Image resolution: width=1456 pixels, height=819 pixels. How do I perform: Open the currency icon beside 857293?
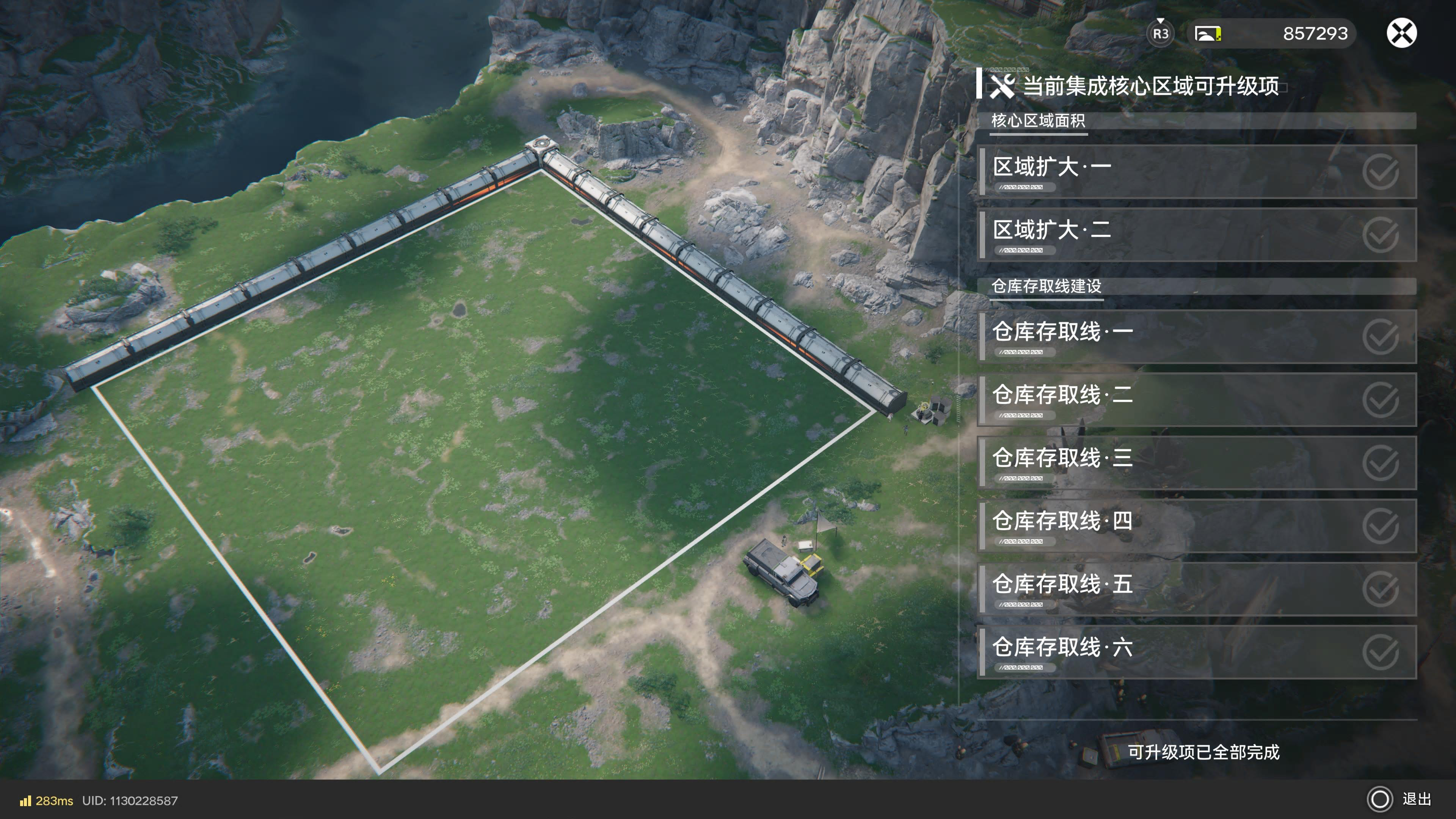[x=1207, y=34]
